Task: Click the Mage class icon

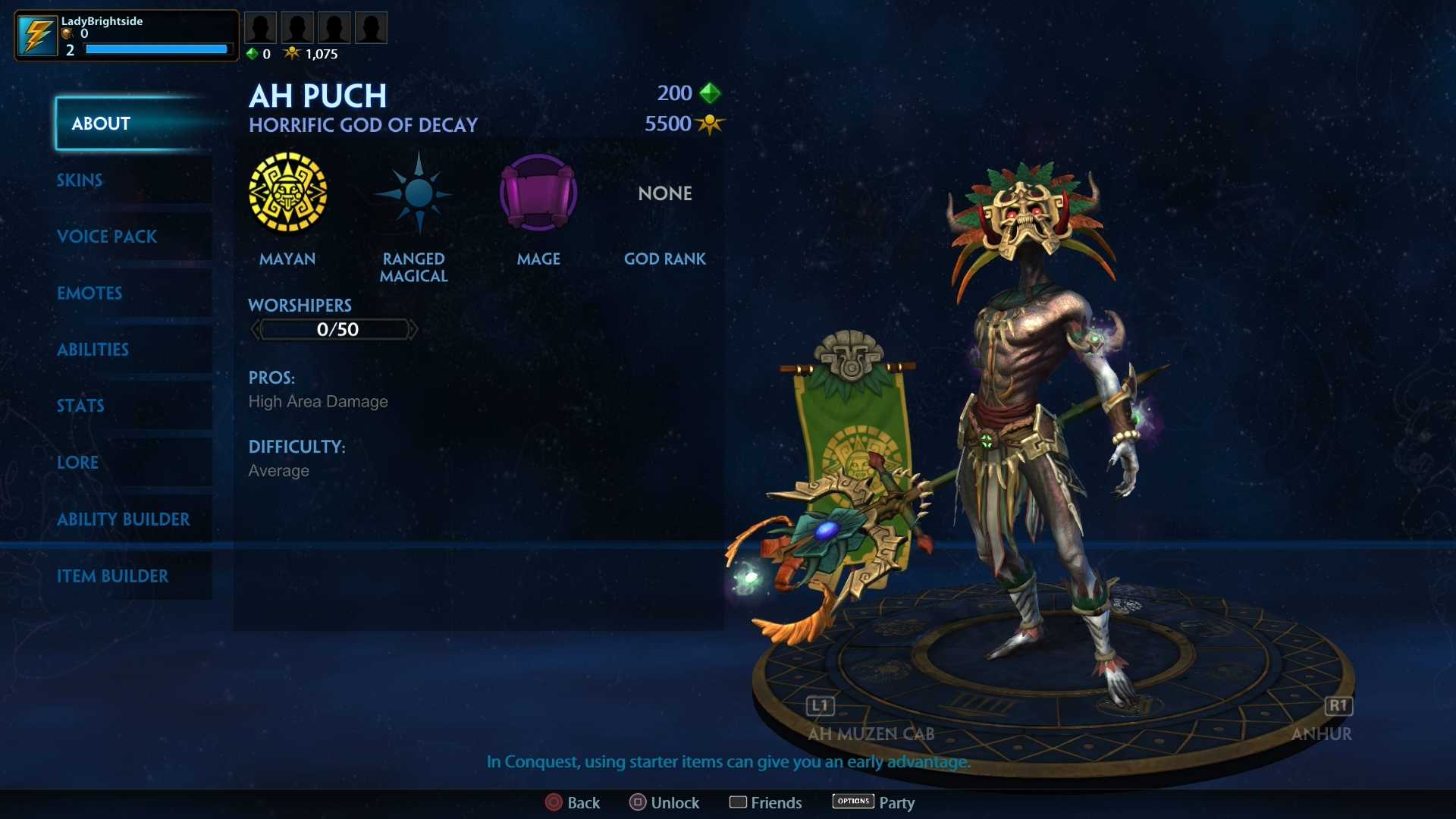Action: point(538,193)
